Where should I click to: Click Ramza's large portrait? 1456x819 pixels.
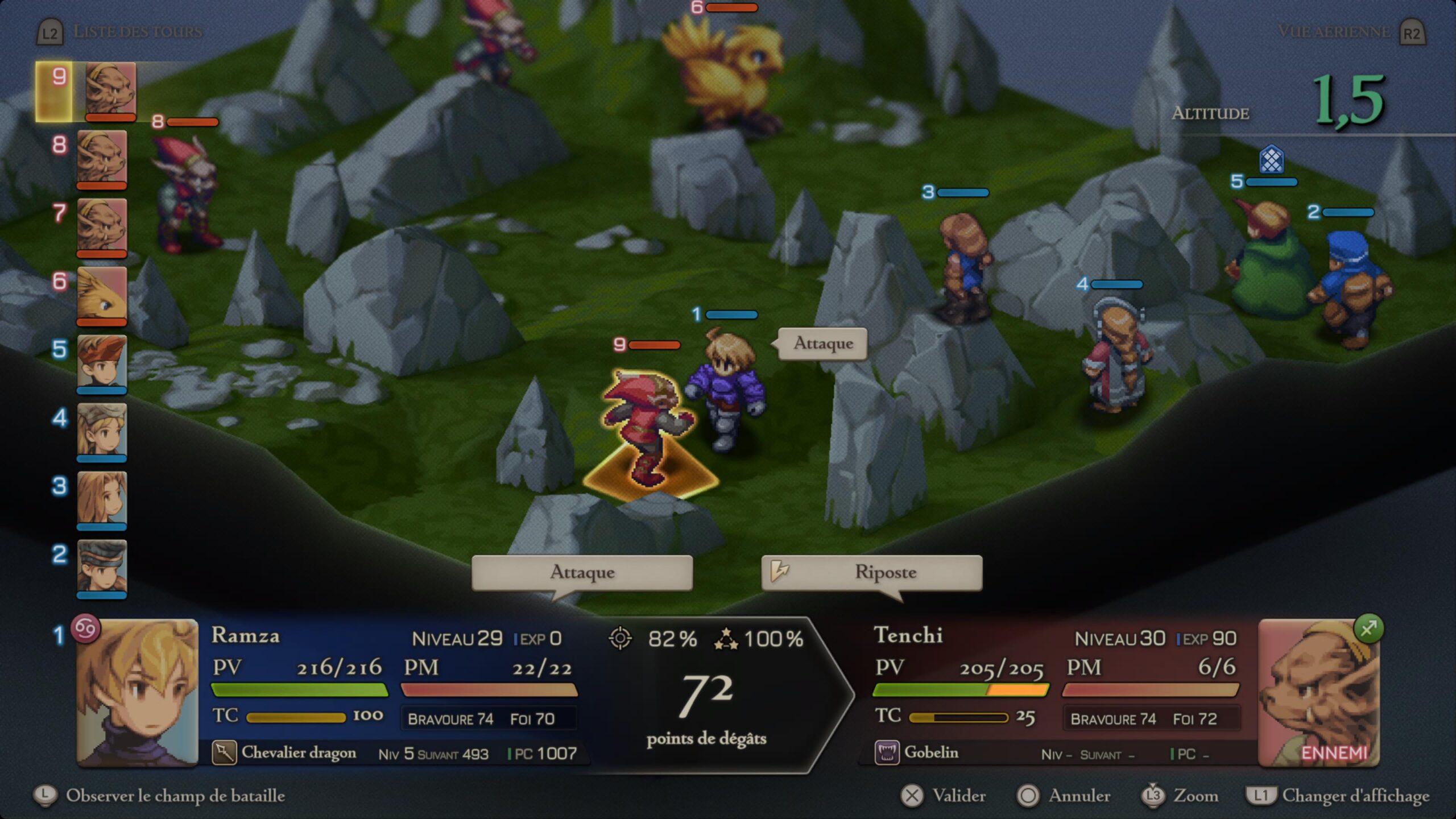pos(137,693)
